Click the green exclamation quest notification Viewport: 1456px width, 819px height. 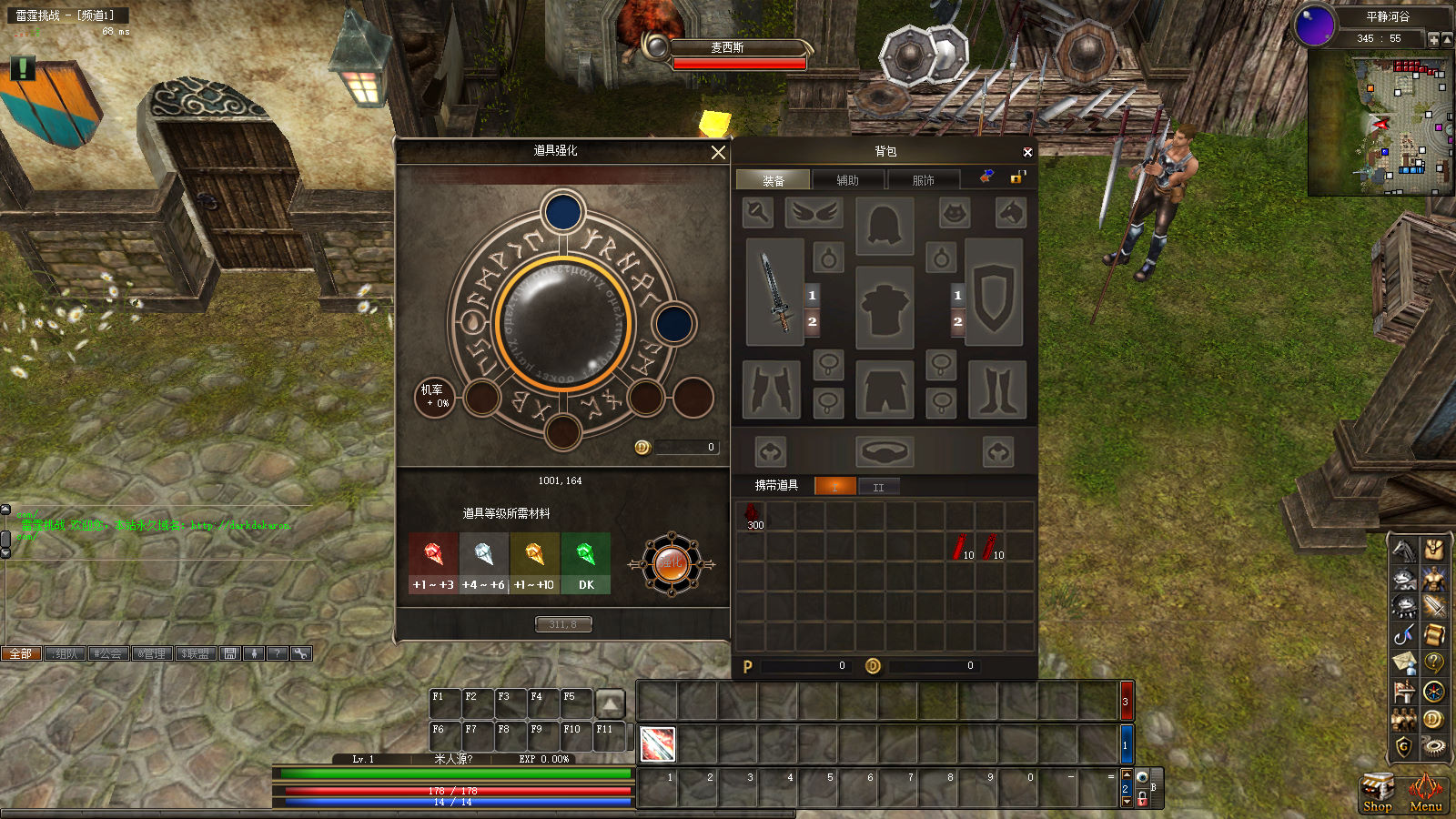coord(23,67)
